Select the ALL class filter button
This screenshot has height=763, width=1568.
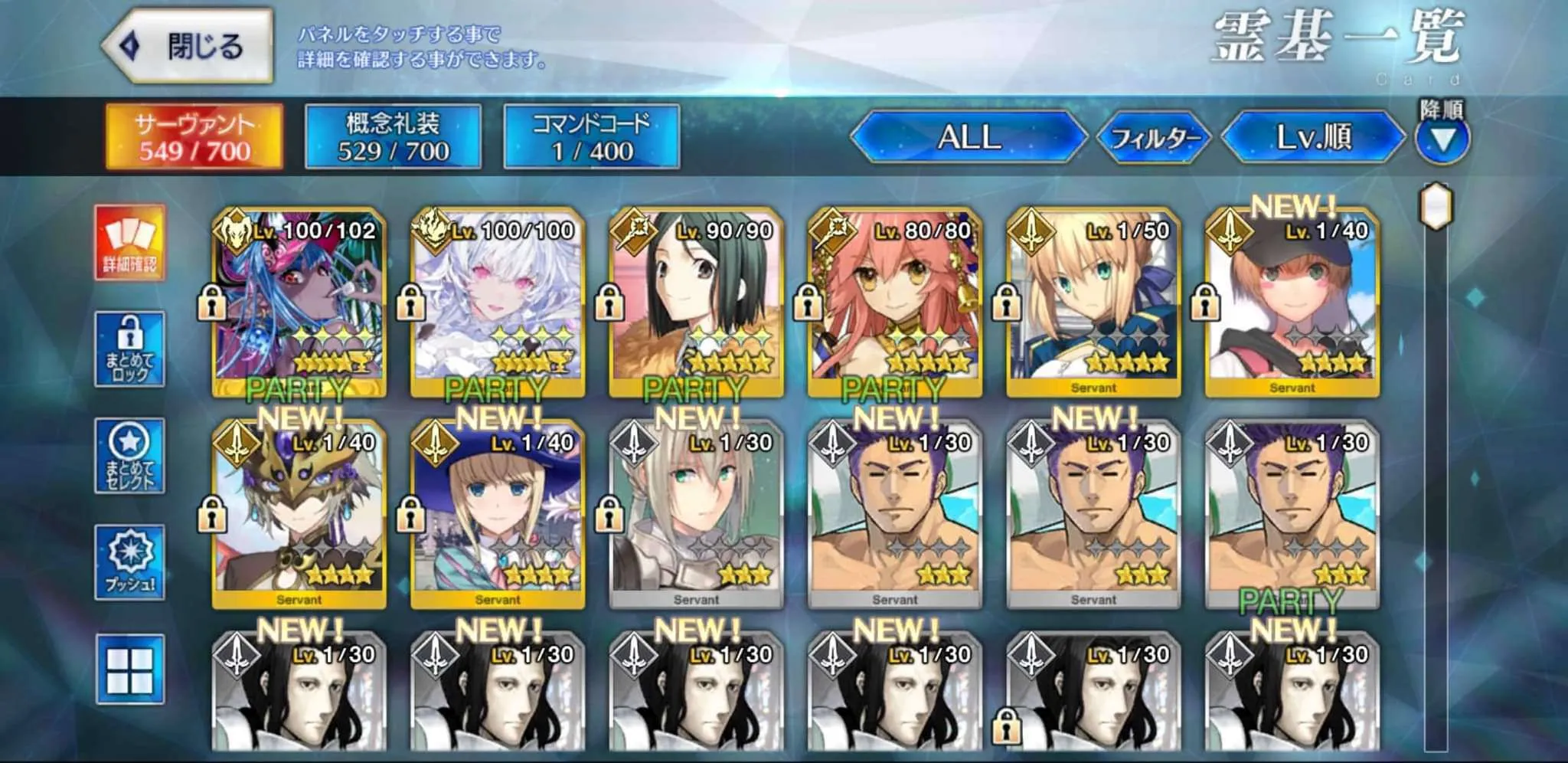(969, 138)
